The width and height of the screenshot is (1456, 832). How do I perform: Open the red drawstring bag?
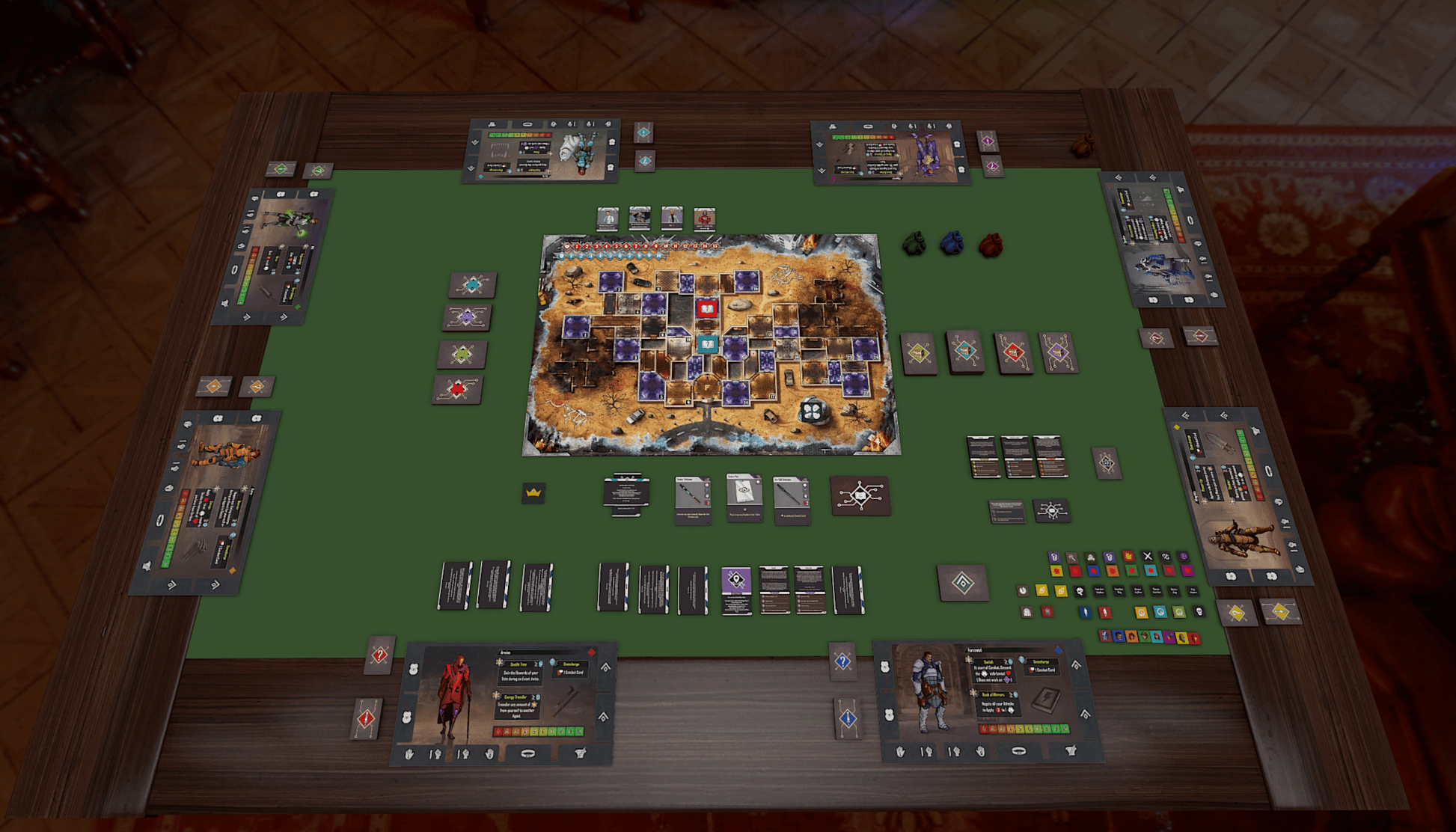tap(990, 245)
